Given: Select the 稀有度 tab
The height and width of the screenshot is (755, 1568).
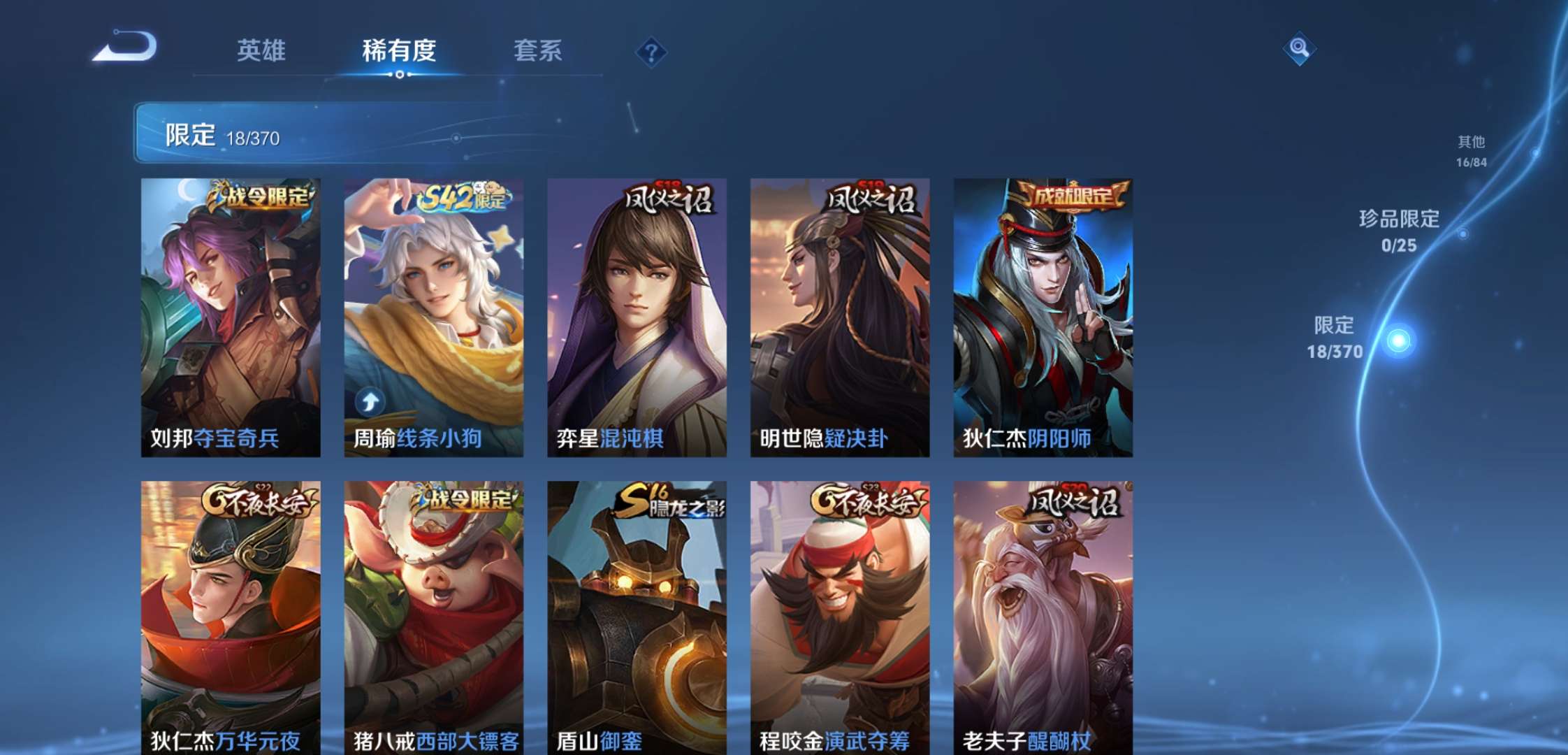Looking at the screenshot, I should (399, 50).
